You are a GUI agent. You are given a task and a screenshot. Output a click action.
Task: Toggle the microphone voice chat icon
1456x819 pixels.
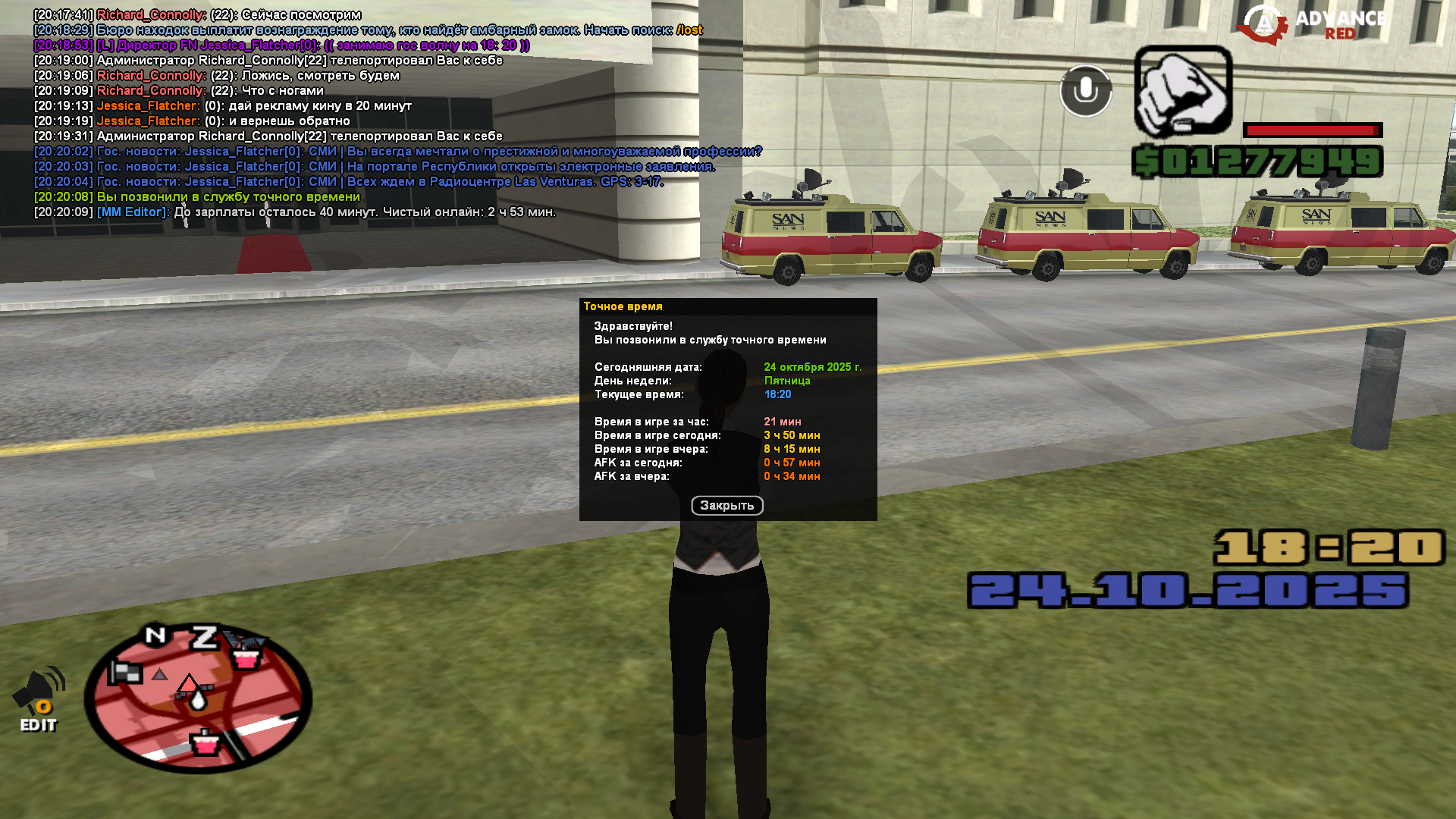1085,91
